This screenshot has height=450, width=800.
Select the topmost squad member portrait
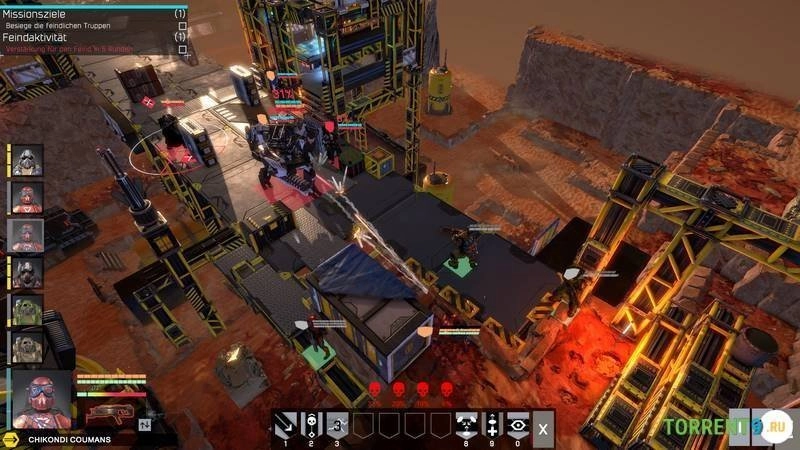click(x=27, y=160)
